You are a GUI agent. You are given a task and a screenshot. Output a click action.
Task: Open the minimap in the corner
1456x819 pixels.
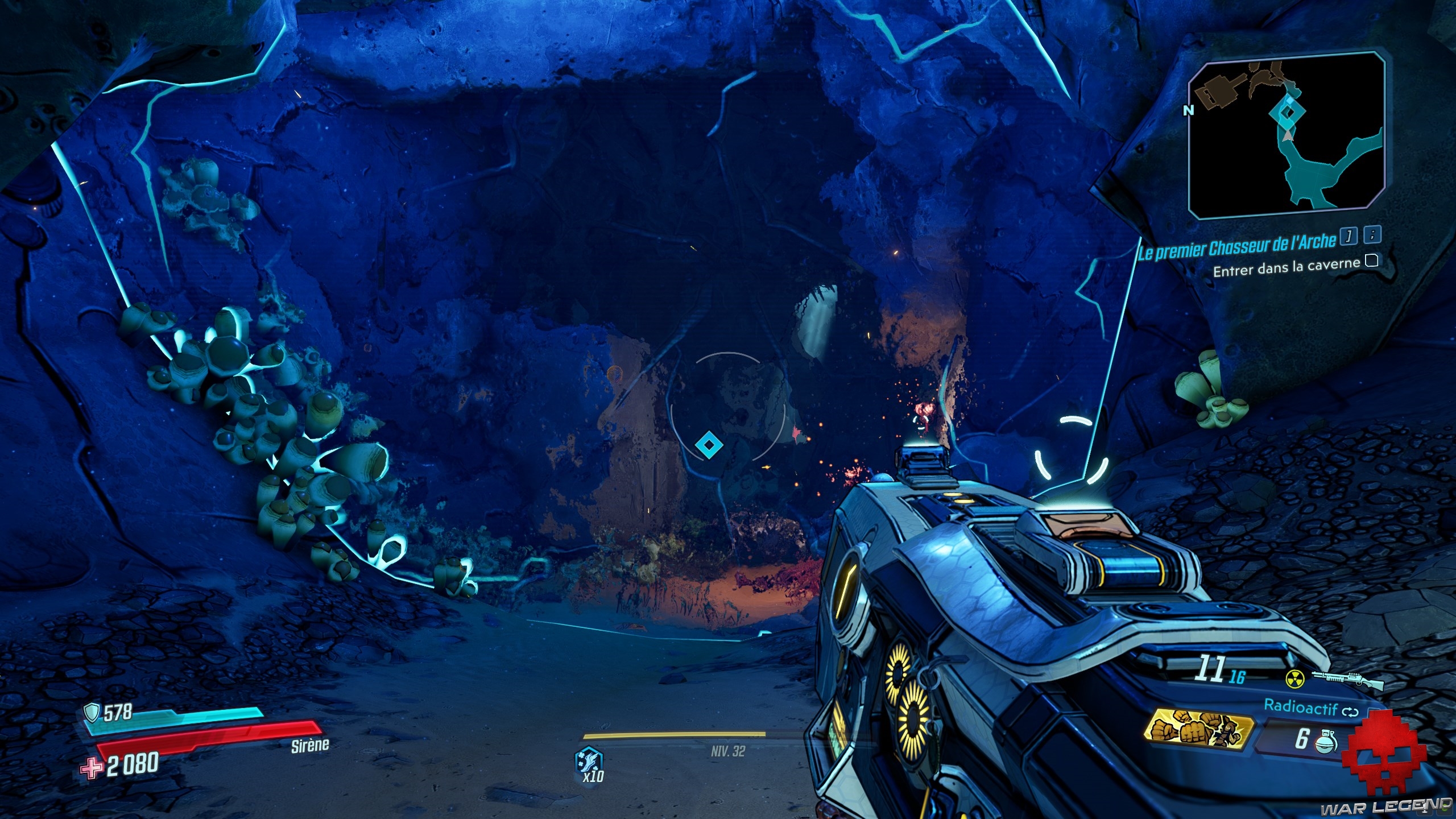tap(1287, 135)
